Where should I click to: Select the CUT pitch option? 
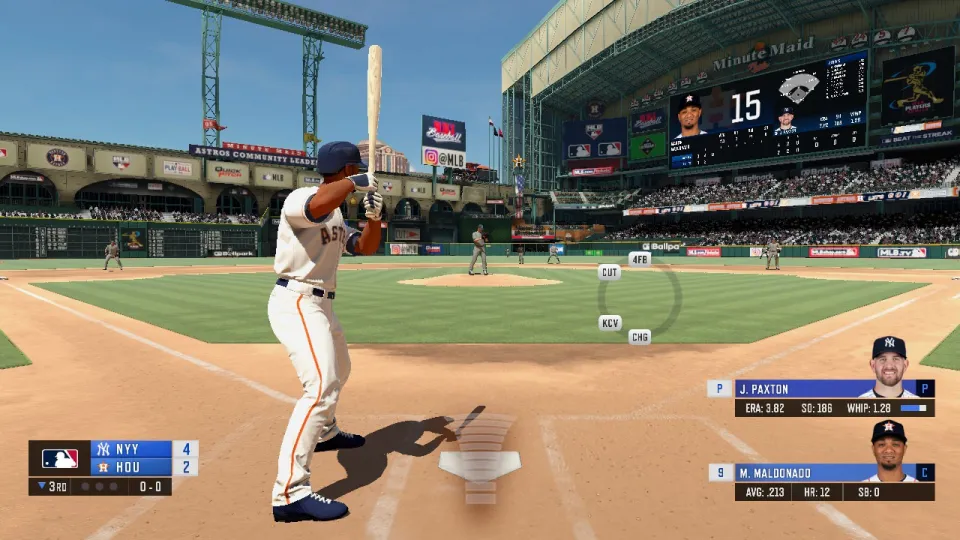[609, 272]
